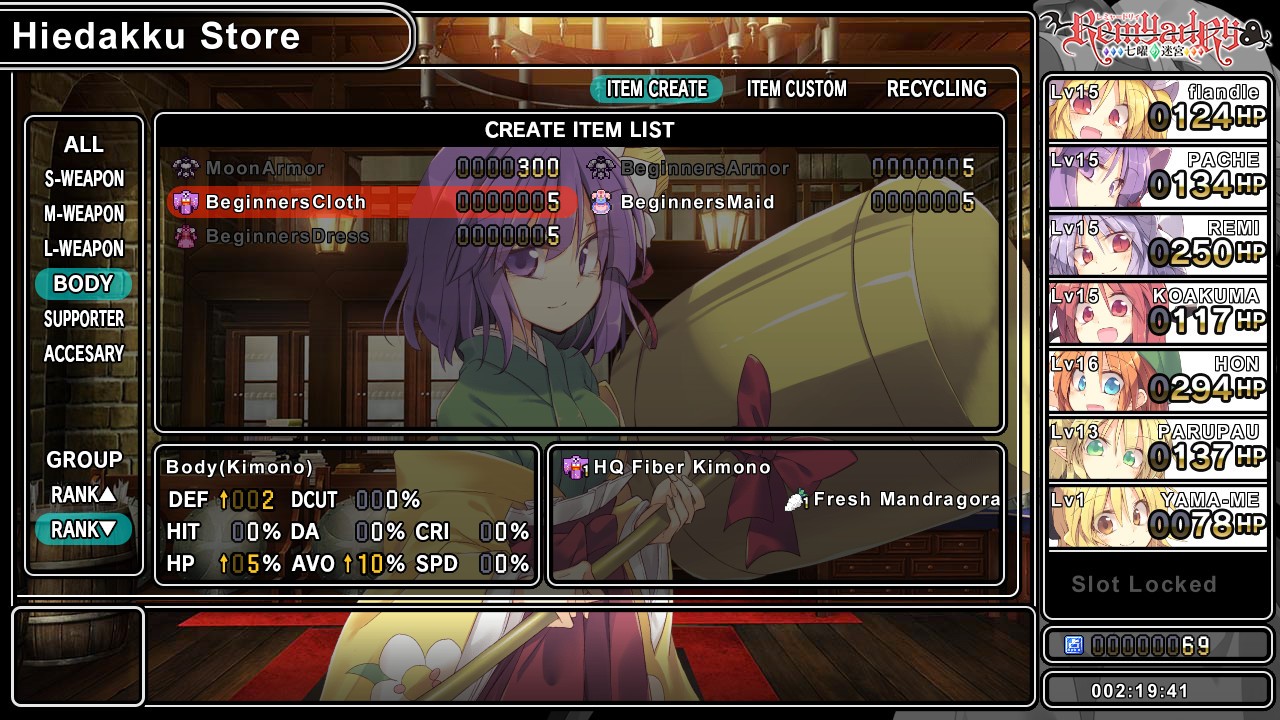The image size is (1280, 720).
Task: Sort by descending RANK
Action: point(84,530)
